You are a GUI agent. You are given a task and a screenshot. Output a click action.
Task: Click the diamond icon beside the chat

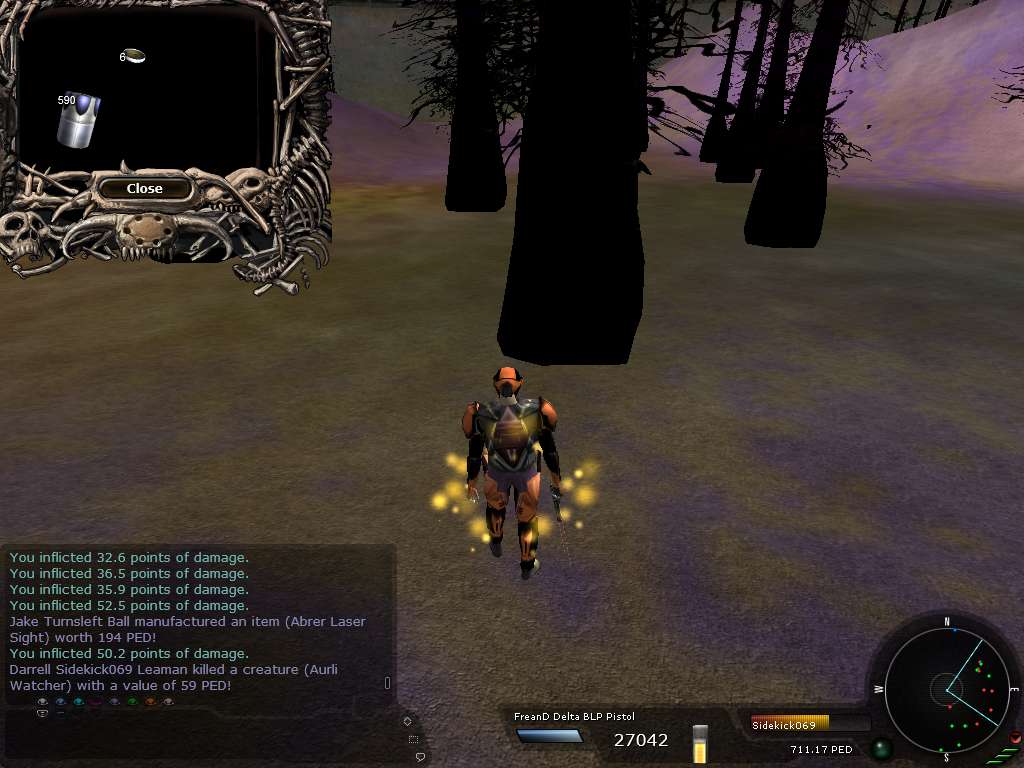(x=407, y=721)
